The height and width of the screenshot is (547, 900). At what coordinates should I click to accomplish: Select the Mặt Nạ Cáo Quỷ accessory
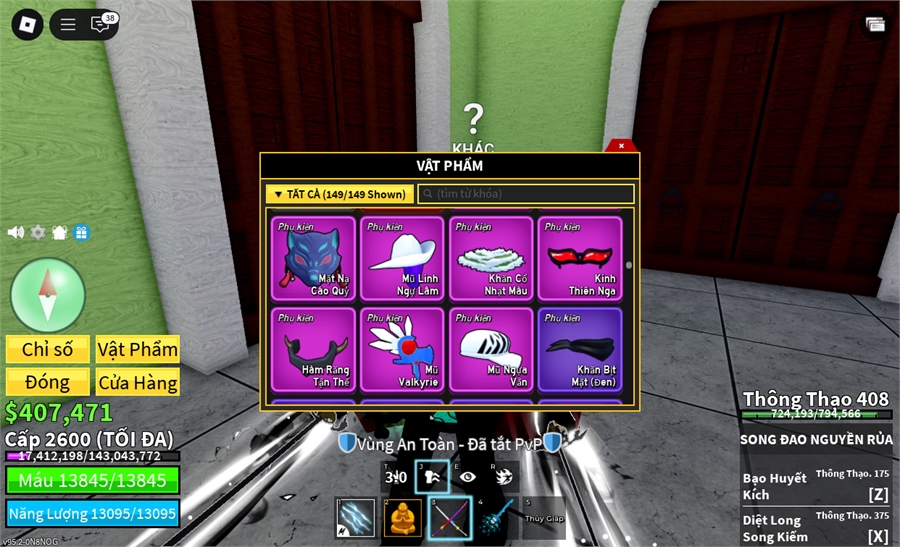[313, 258]
